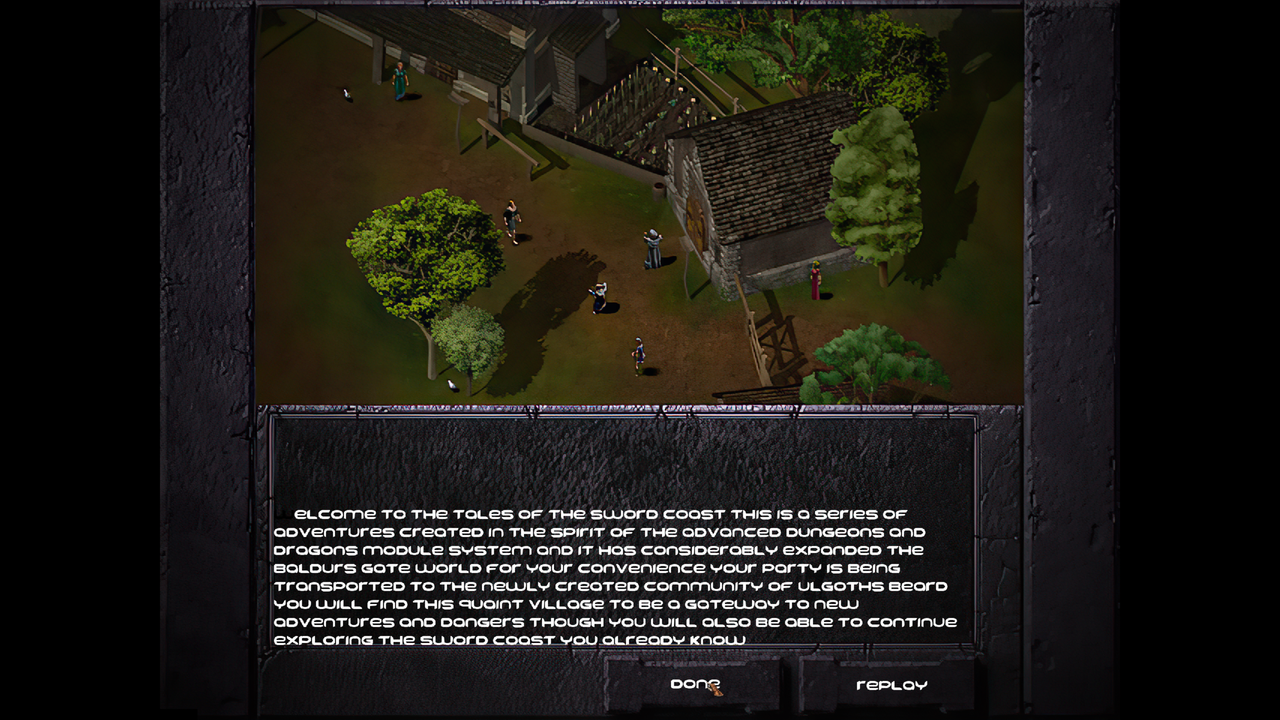Click the Replay button
Image resolution: width=1280 pixels, height=720 pixels.
(x=893, y=686)
